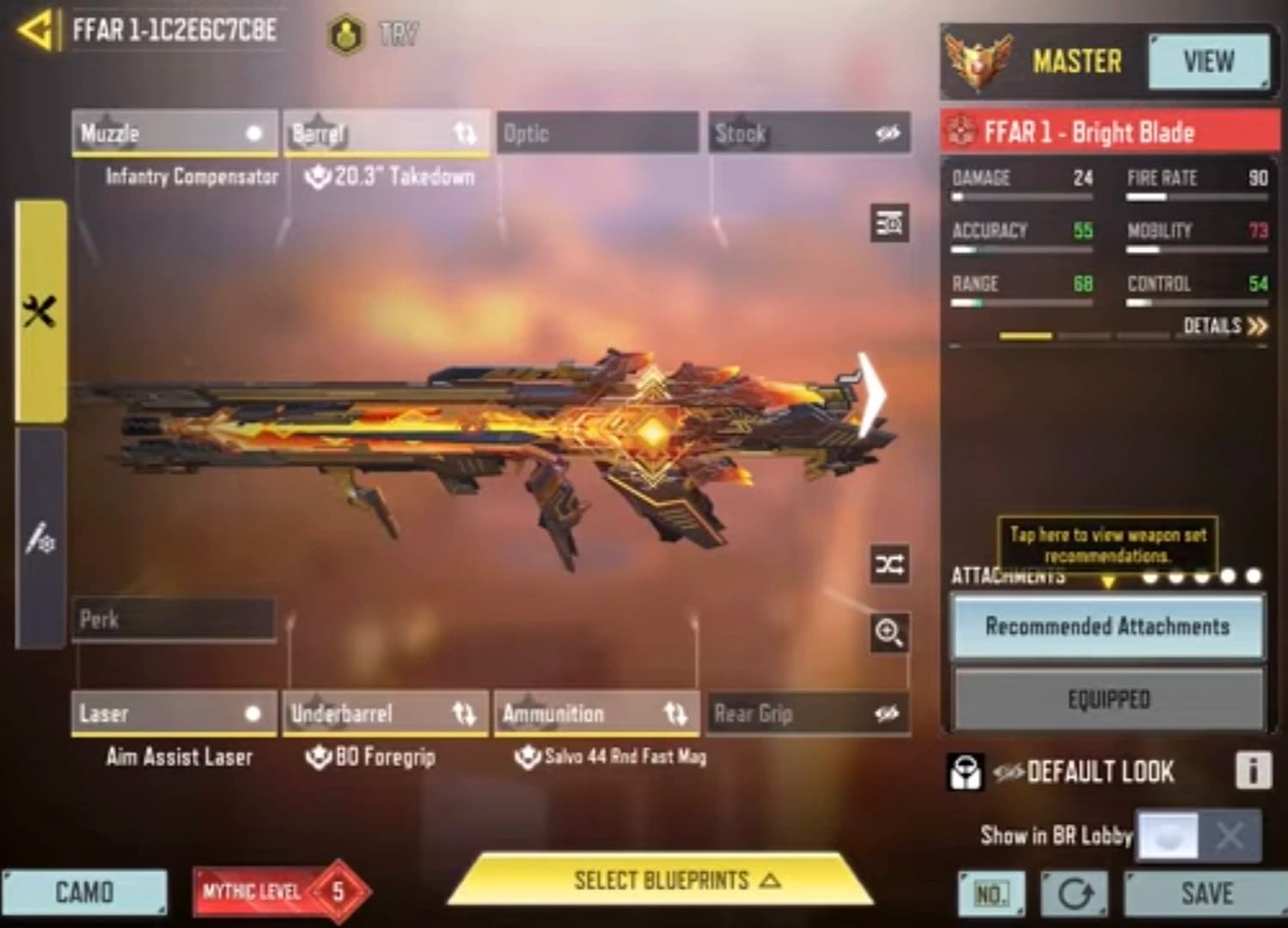Apply Recommended Attachments
Screen dimensions: 1288x928
click(1107, 626)
